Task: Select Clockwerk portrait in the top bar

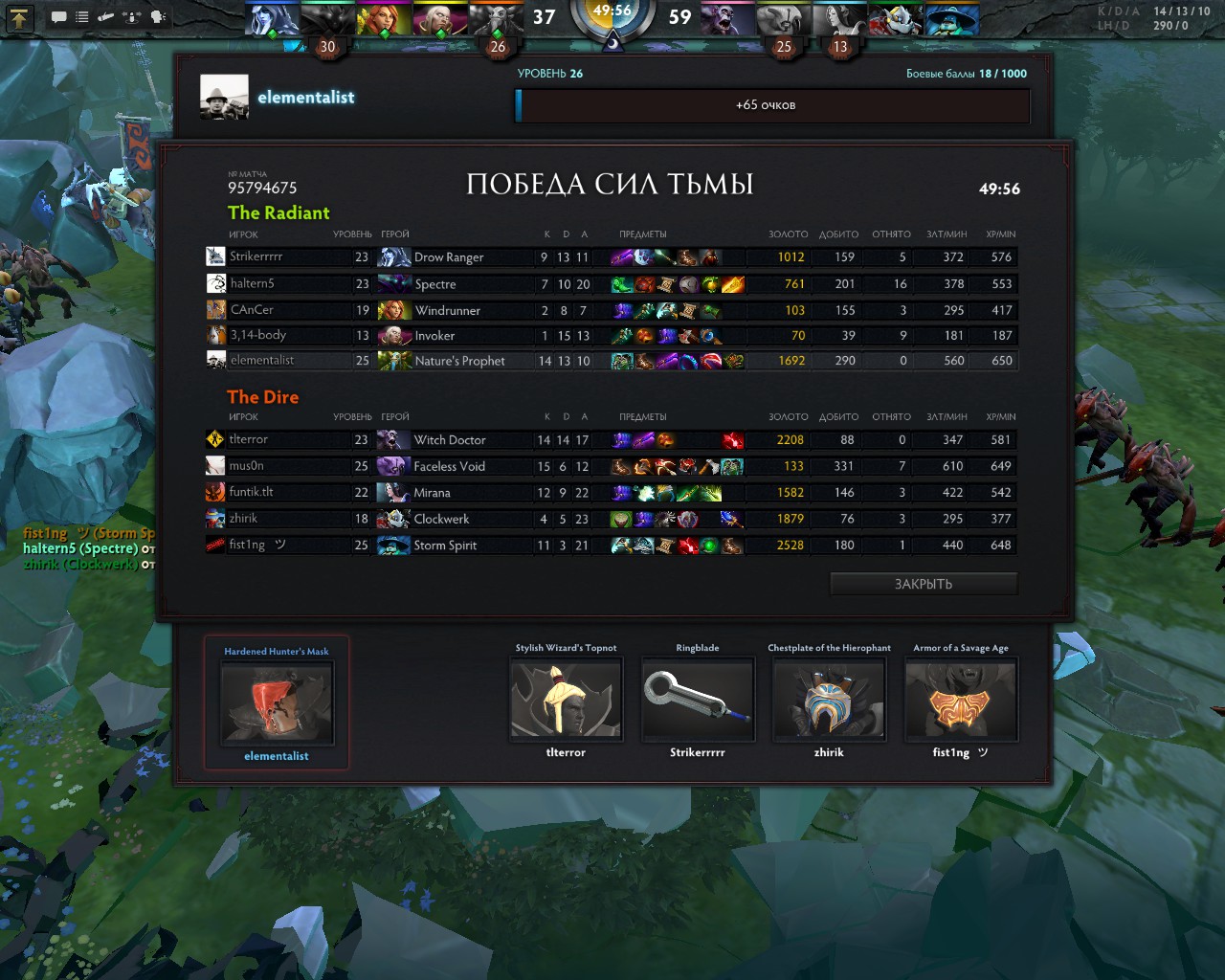Action: [x=897, y=19]
